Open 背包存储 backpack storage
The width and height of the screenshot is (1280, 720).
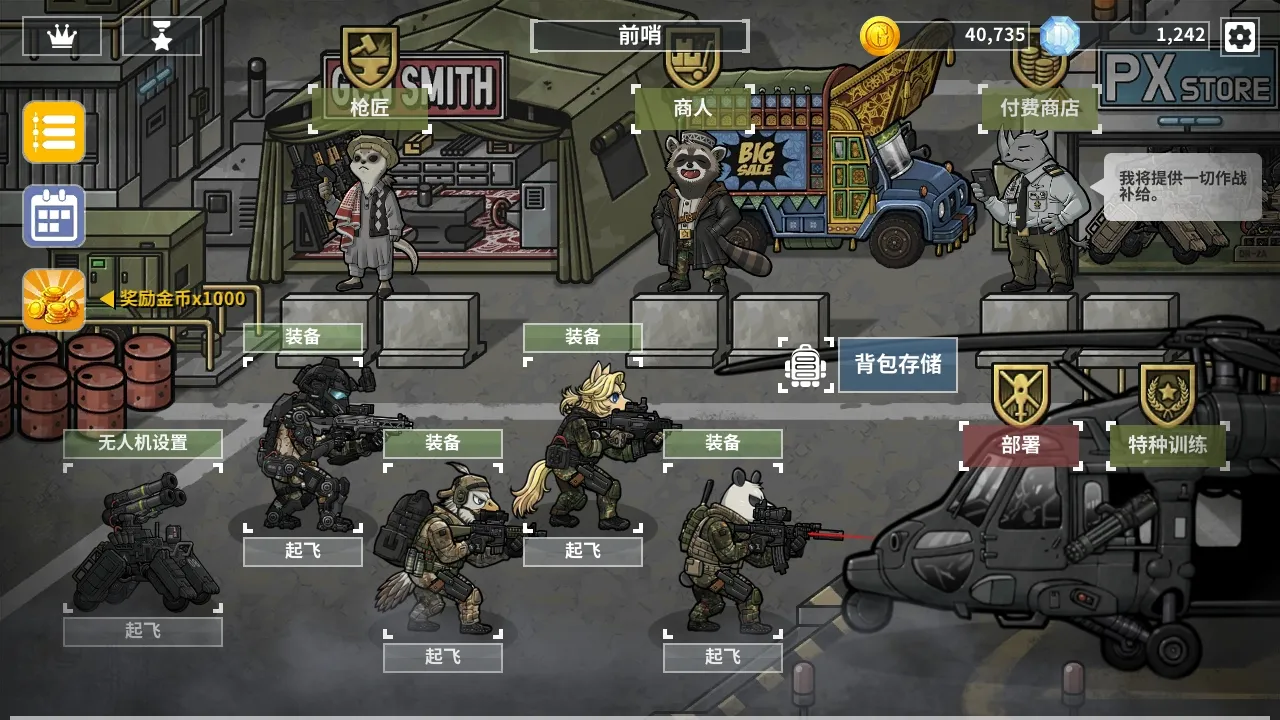point(897,366)
